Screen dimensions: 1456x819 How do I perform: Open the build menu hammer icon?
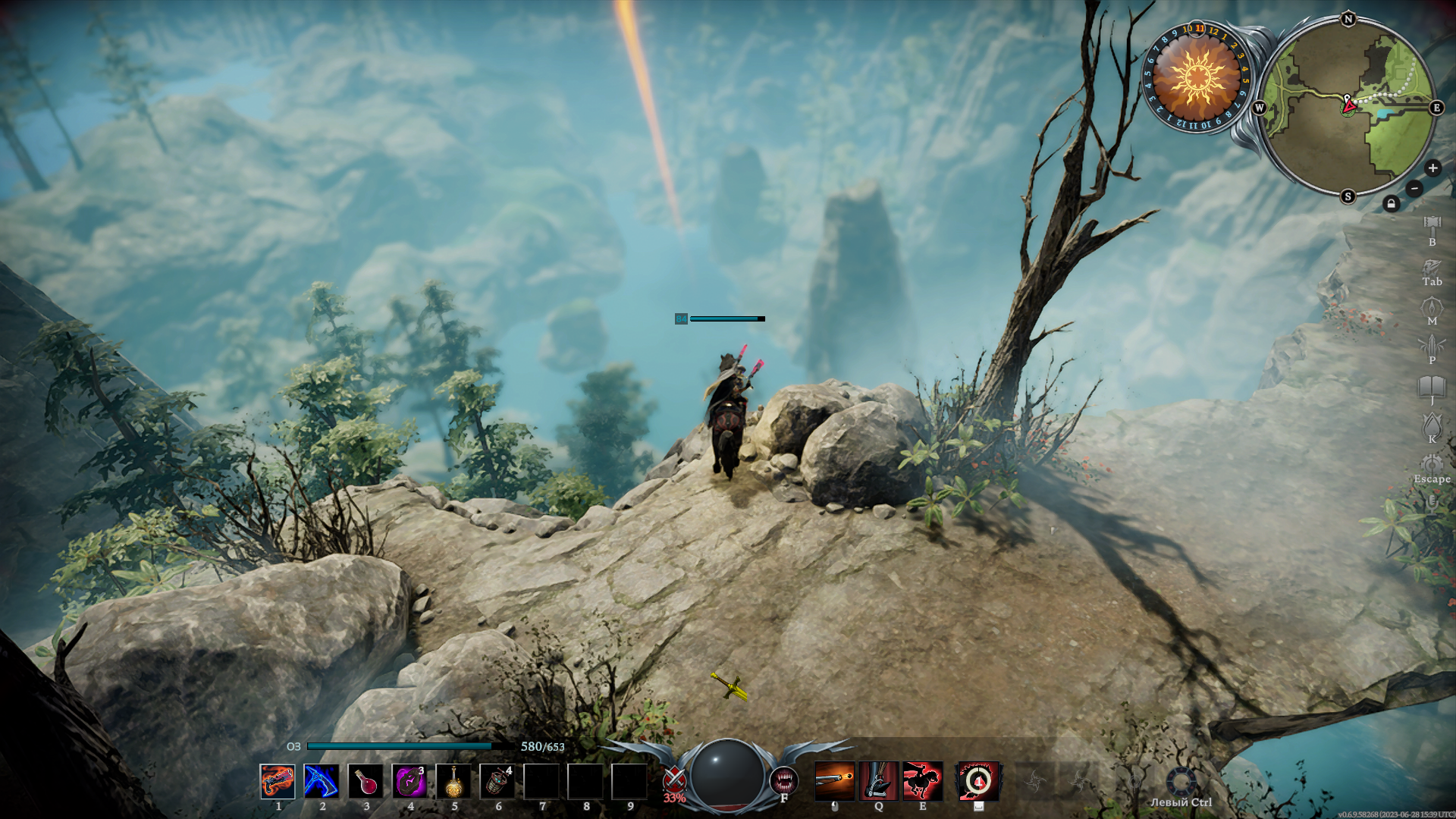(1432, 225)
